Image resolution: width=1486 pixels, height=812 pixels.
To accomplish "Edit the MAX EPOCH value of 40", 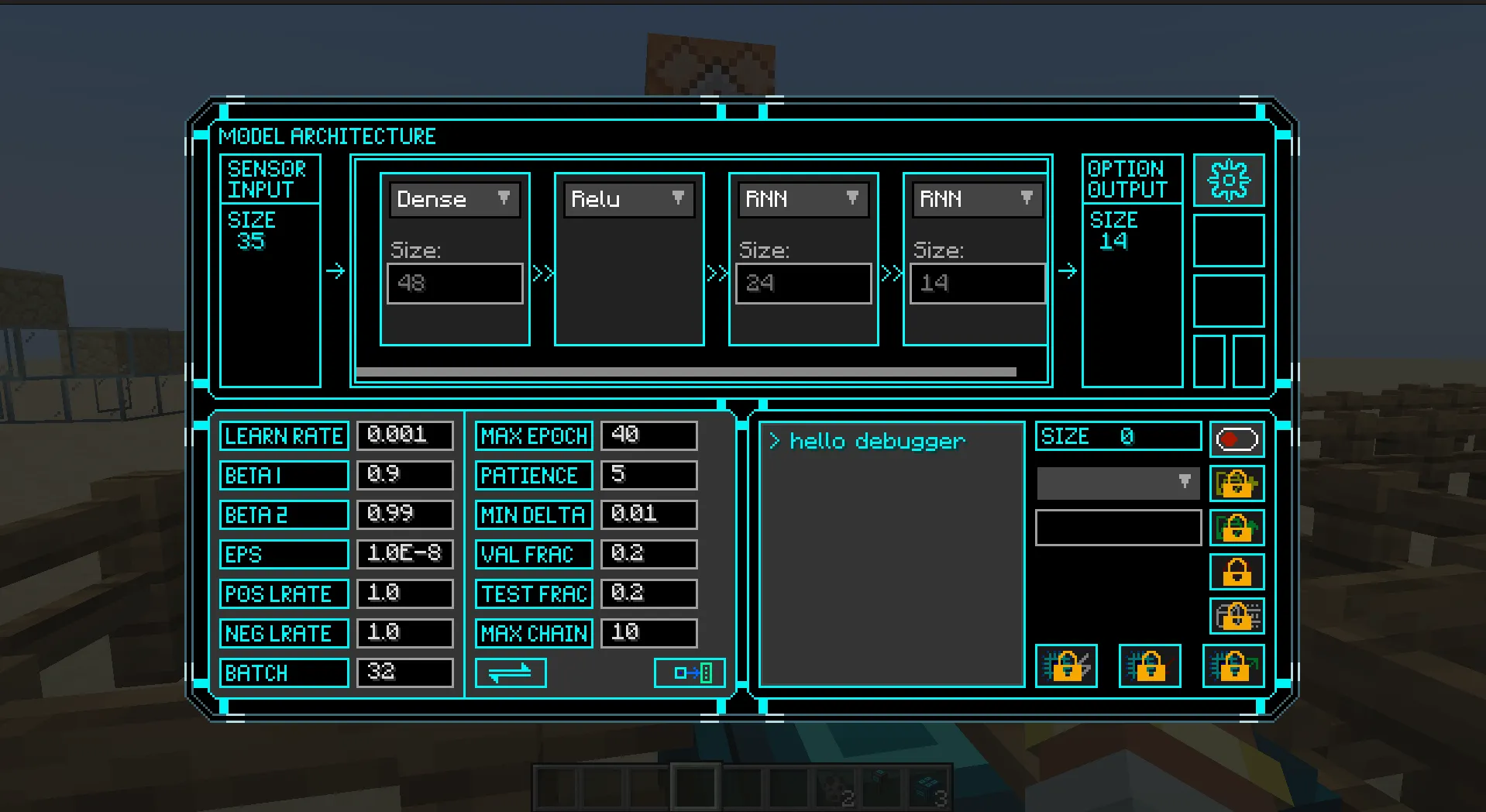I will [648, 435].
